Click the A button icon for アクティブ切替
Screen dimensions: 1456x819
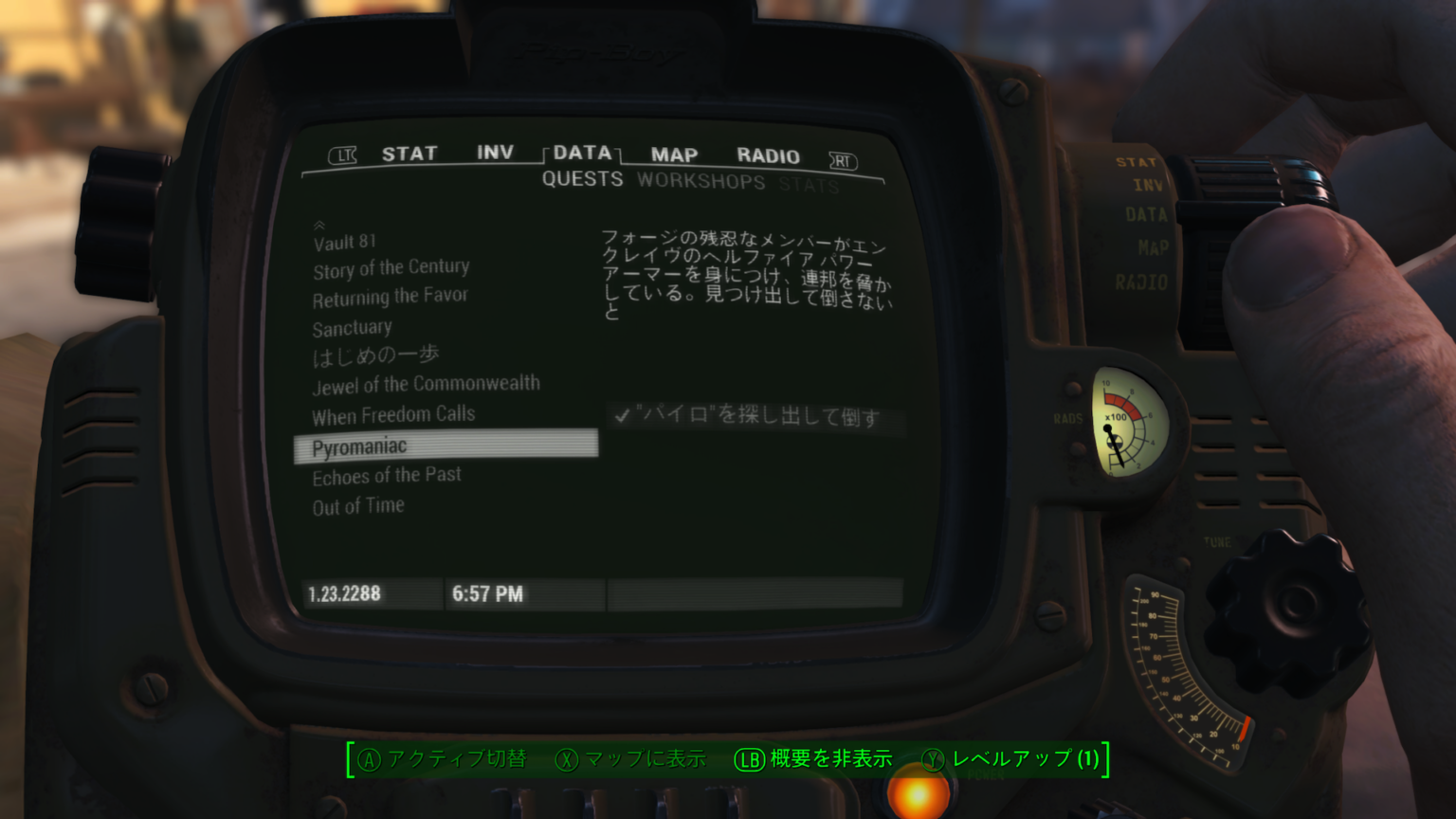click(x=368, y=759)
